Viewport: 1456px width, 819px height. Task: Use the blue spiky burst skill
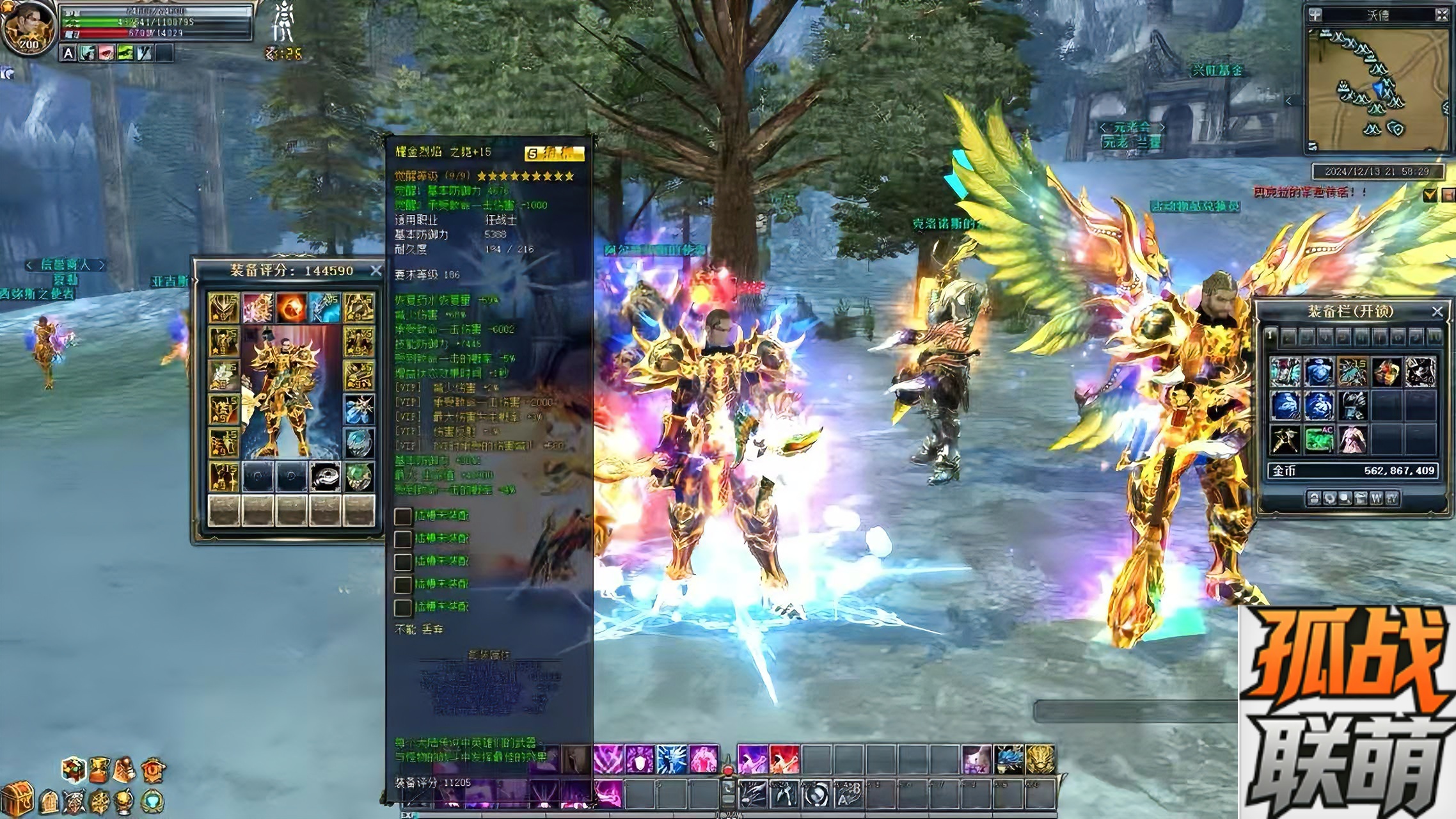point(671,759)
